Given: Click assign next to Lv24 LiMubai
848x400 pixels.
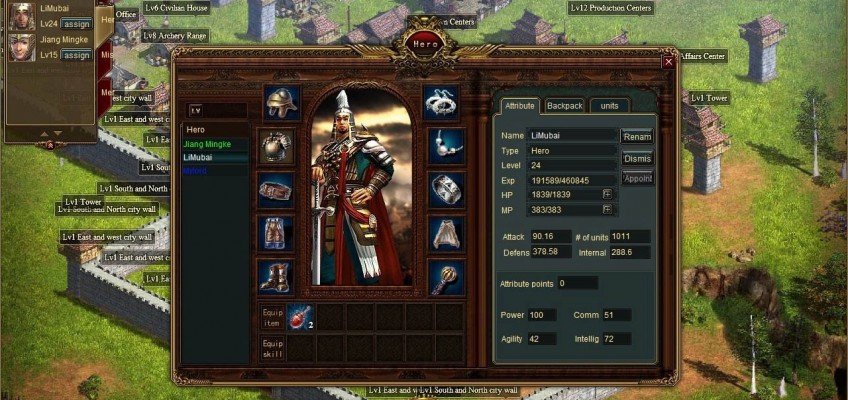Looking at the screenshot, I should coord(76,23).
